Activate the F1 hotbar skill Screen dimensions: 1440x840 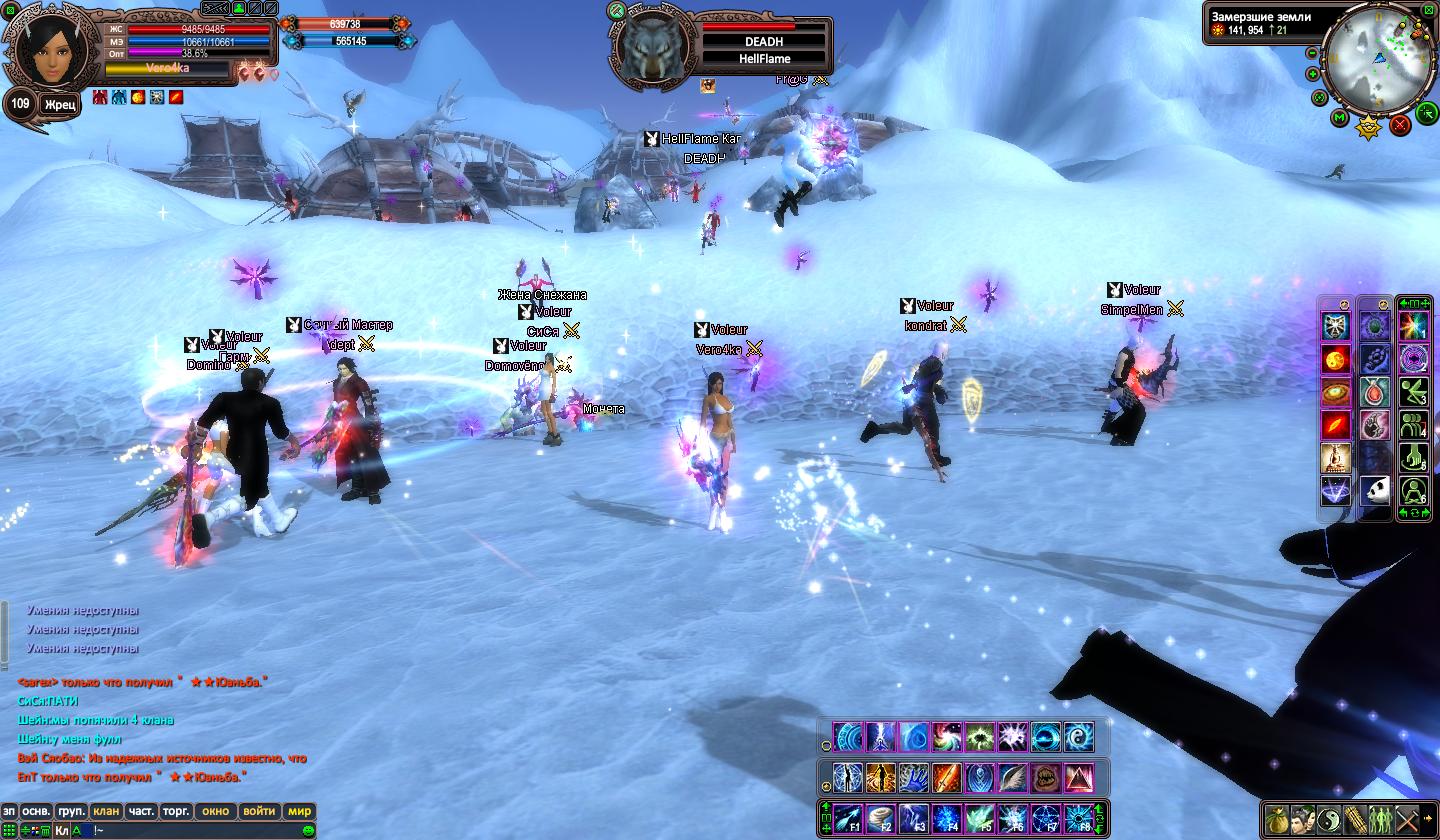click(x=848, y=819)
